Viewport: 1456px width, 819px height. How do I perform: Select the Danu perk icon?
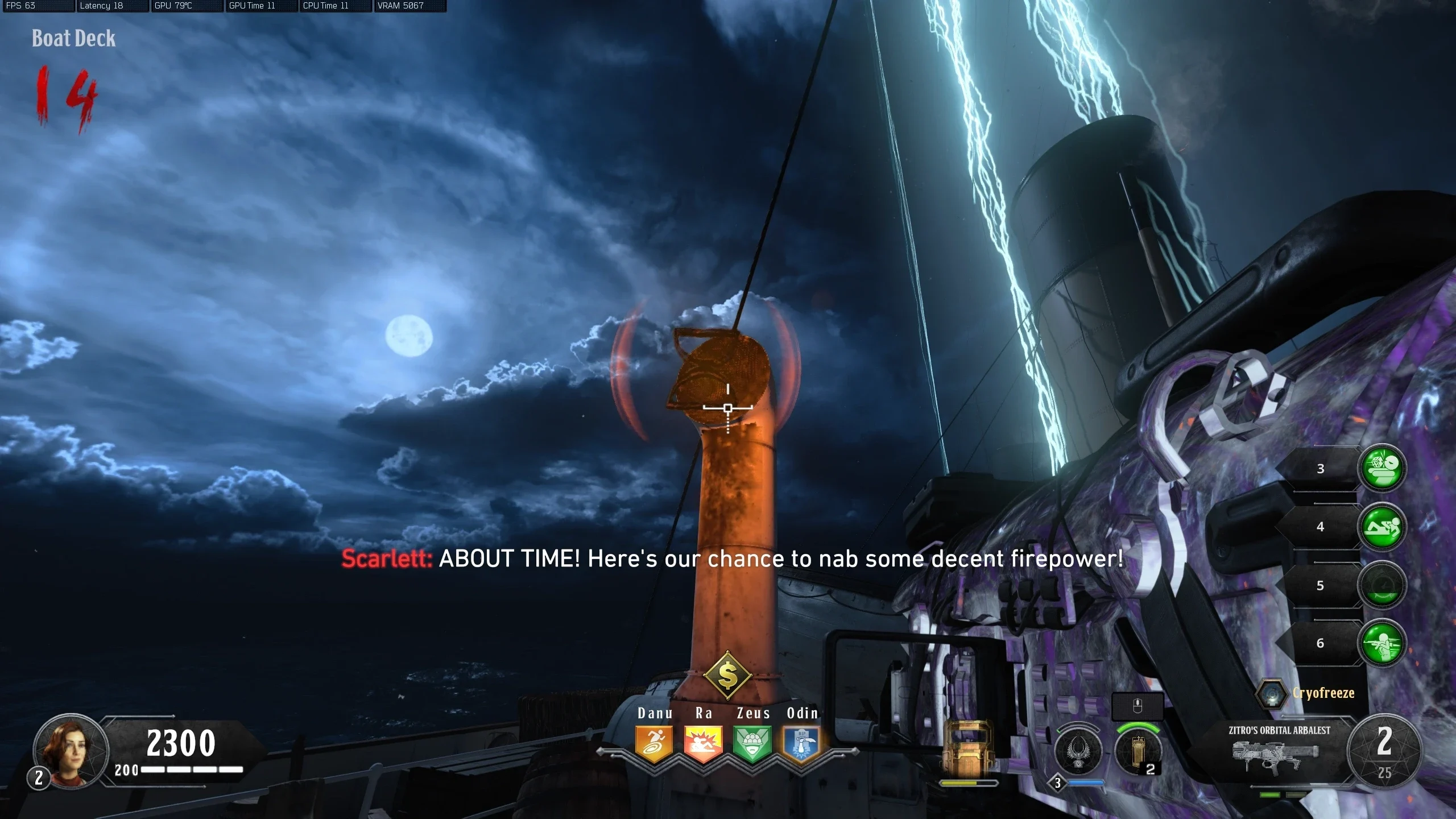pyautogui.click(x=654, y=743)
